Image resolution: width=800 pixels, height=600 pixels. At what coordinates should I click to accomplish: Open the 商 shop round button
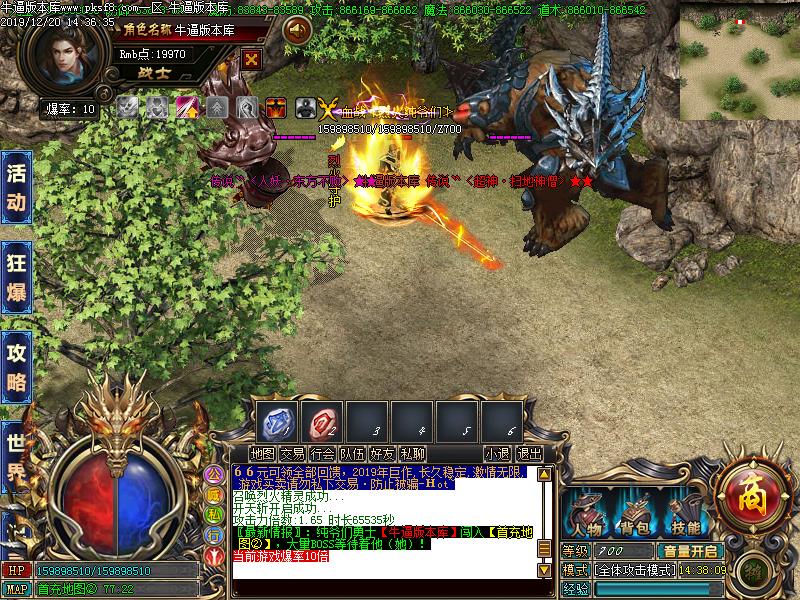748,491
